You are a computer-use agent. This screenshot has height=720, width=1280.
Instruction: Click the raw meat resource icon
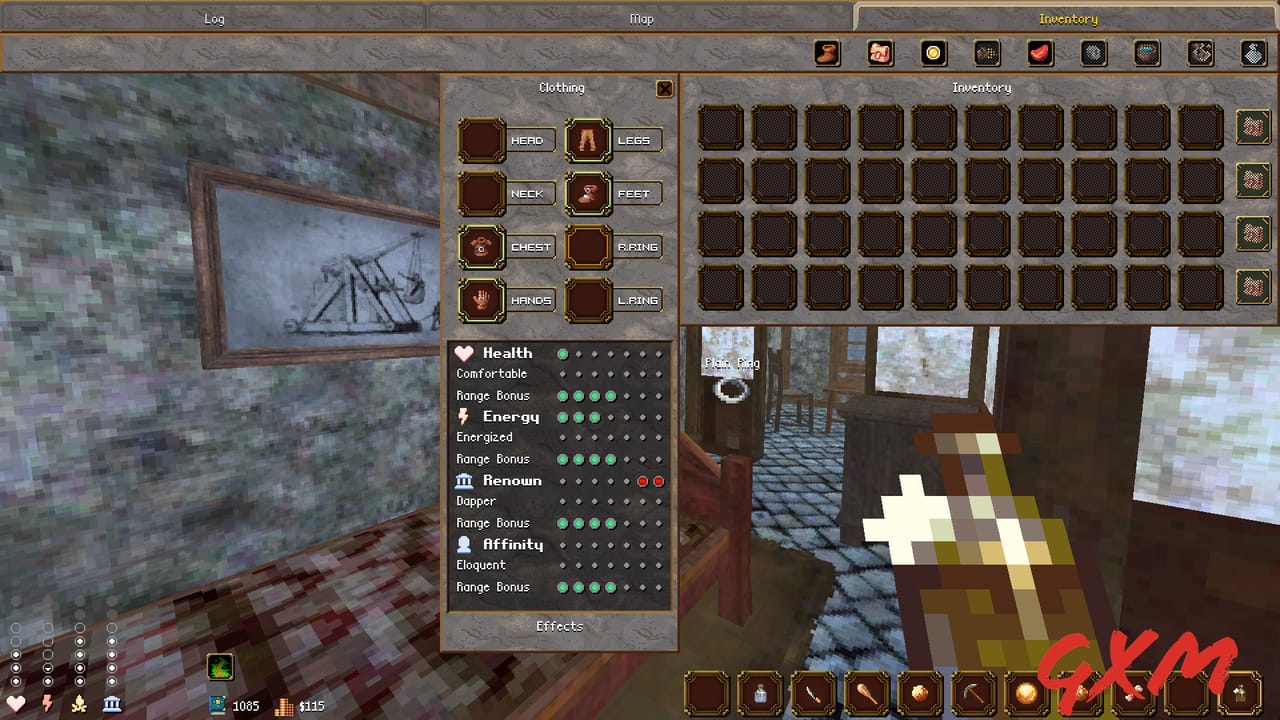[1038, 53]
